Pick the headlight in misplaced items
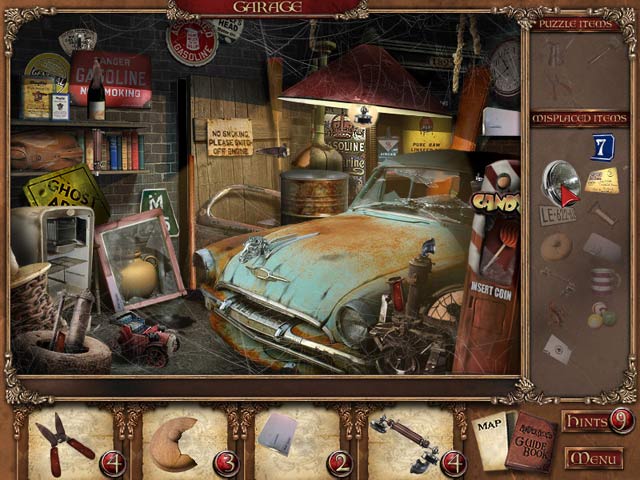Image resolution: width=640 pixels, height=480 pixels. (x=559, y=181)
